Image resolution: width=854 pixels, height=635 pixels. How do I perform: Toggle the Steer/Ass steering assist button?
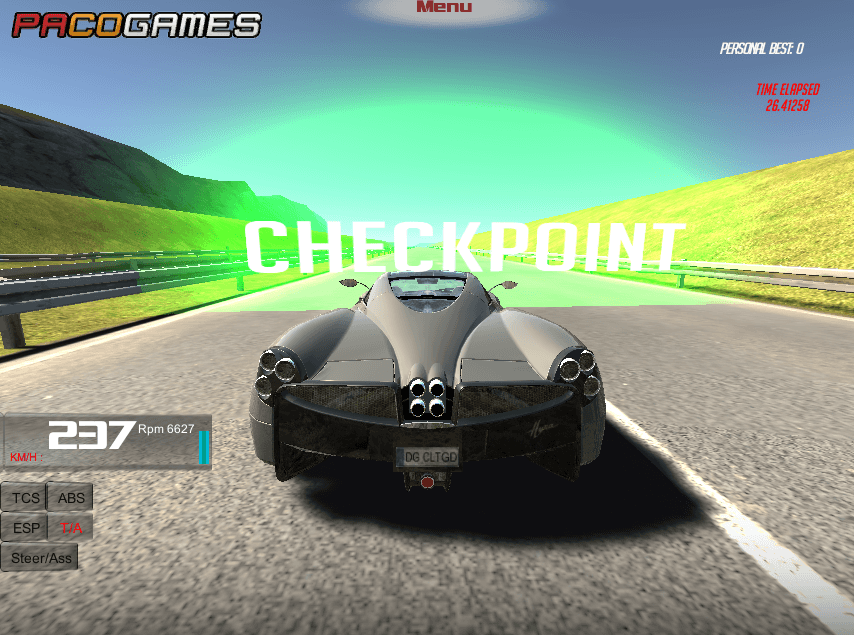40,558
